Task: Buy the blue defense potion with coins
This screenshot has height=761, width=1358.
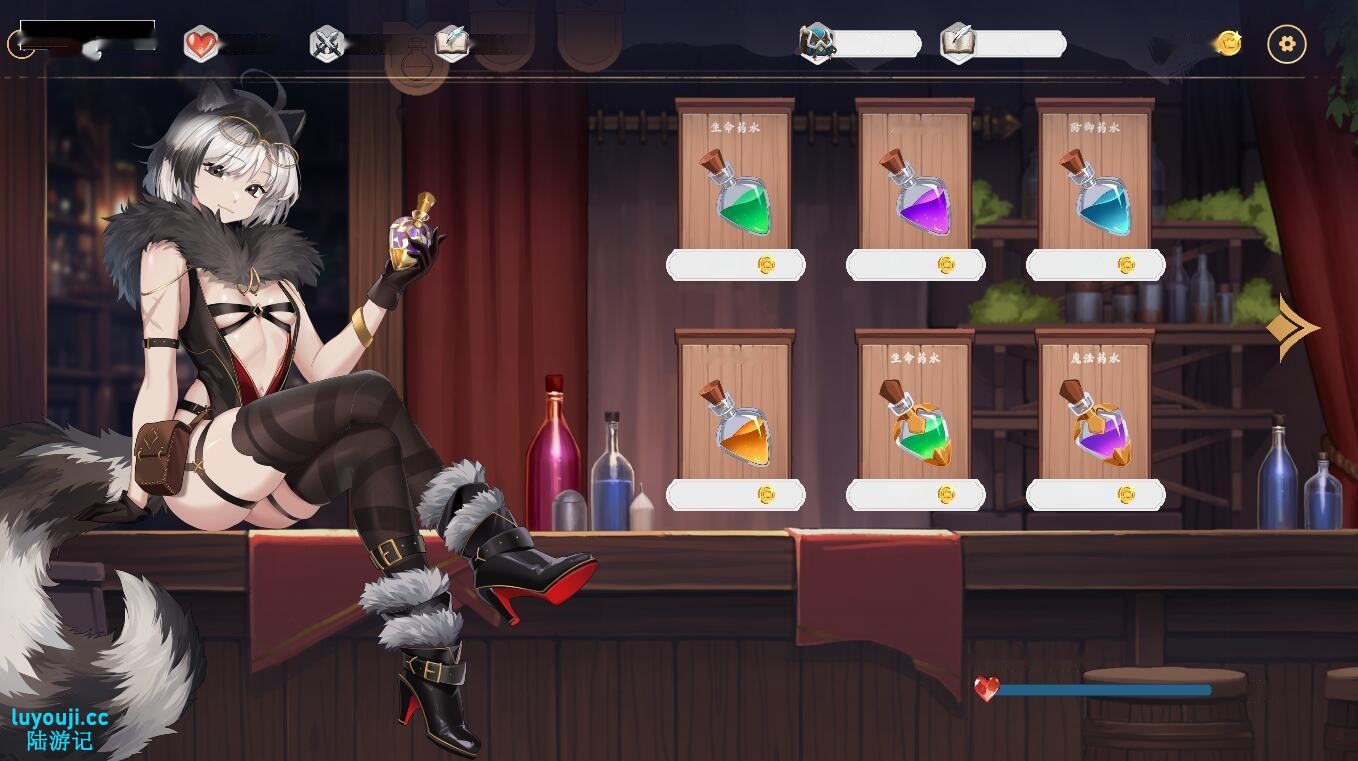Action: coord(1096,263)
